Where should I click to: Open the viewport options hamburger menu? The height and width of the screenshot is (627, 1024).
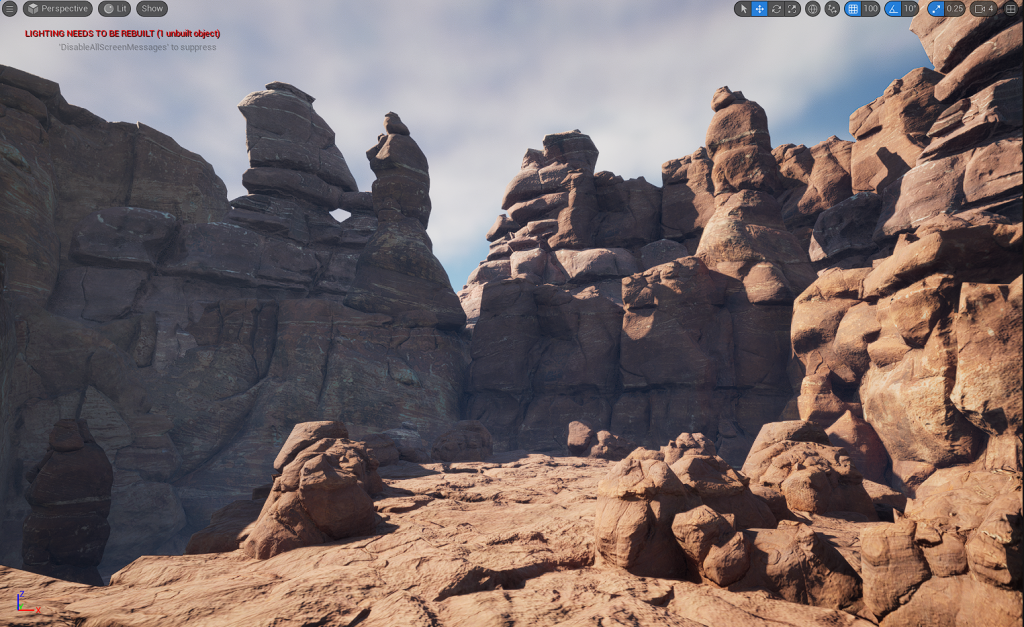click(10, 9)
